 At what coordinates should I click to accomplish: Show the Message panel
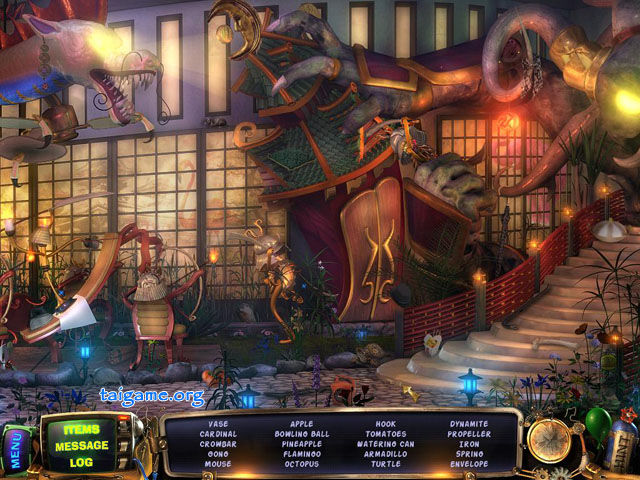pyautogui.click(x=81, y=445)
